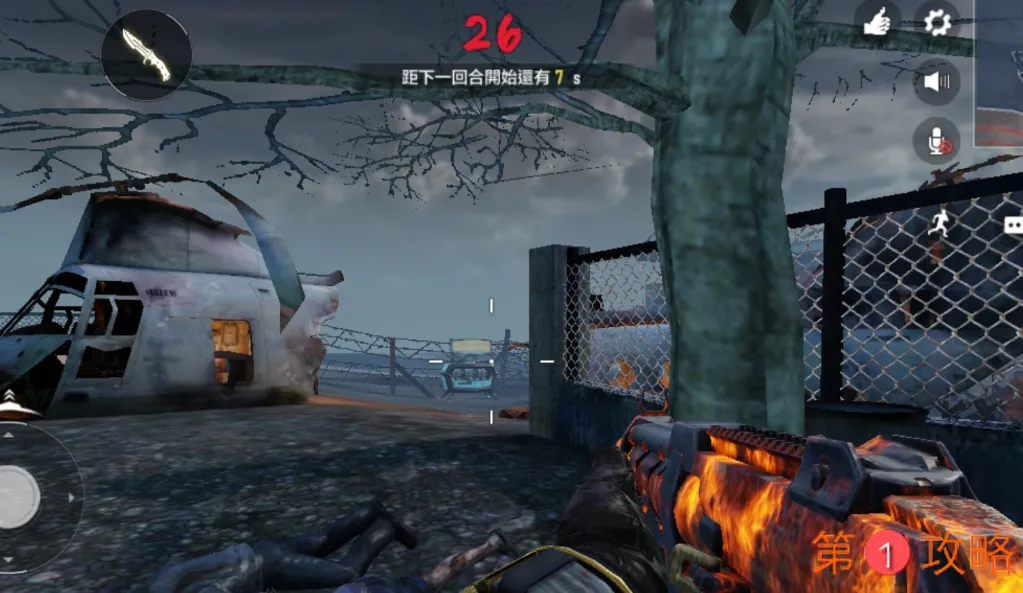Open the gear settings menu
The width and height of the screenshot is (1023, 593).
click(937, 22)
